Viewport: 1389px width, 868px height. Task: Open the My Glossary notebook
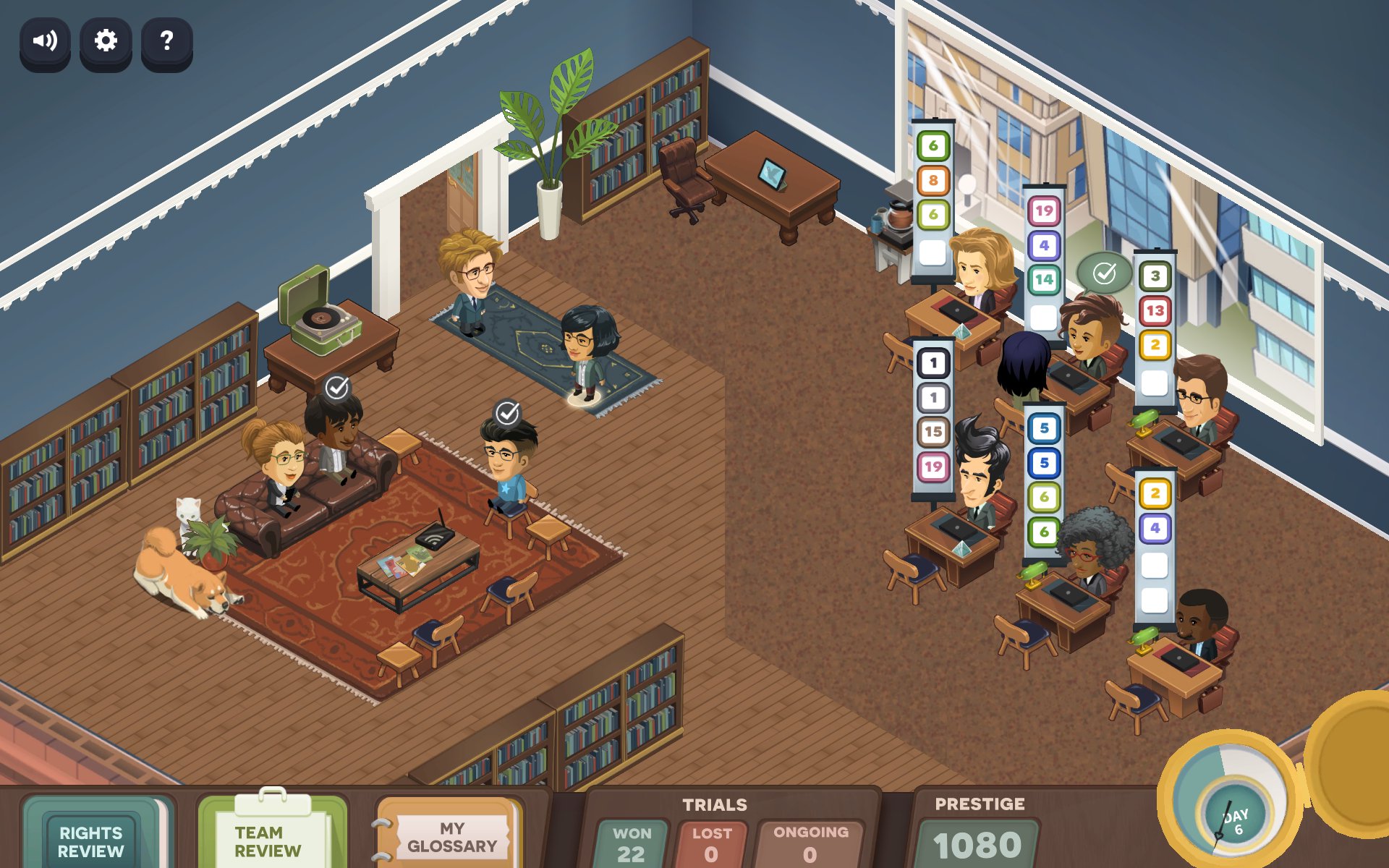[451, 837]
